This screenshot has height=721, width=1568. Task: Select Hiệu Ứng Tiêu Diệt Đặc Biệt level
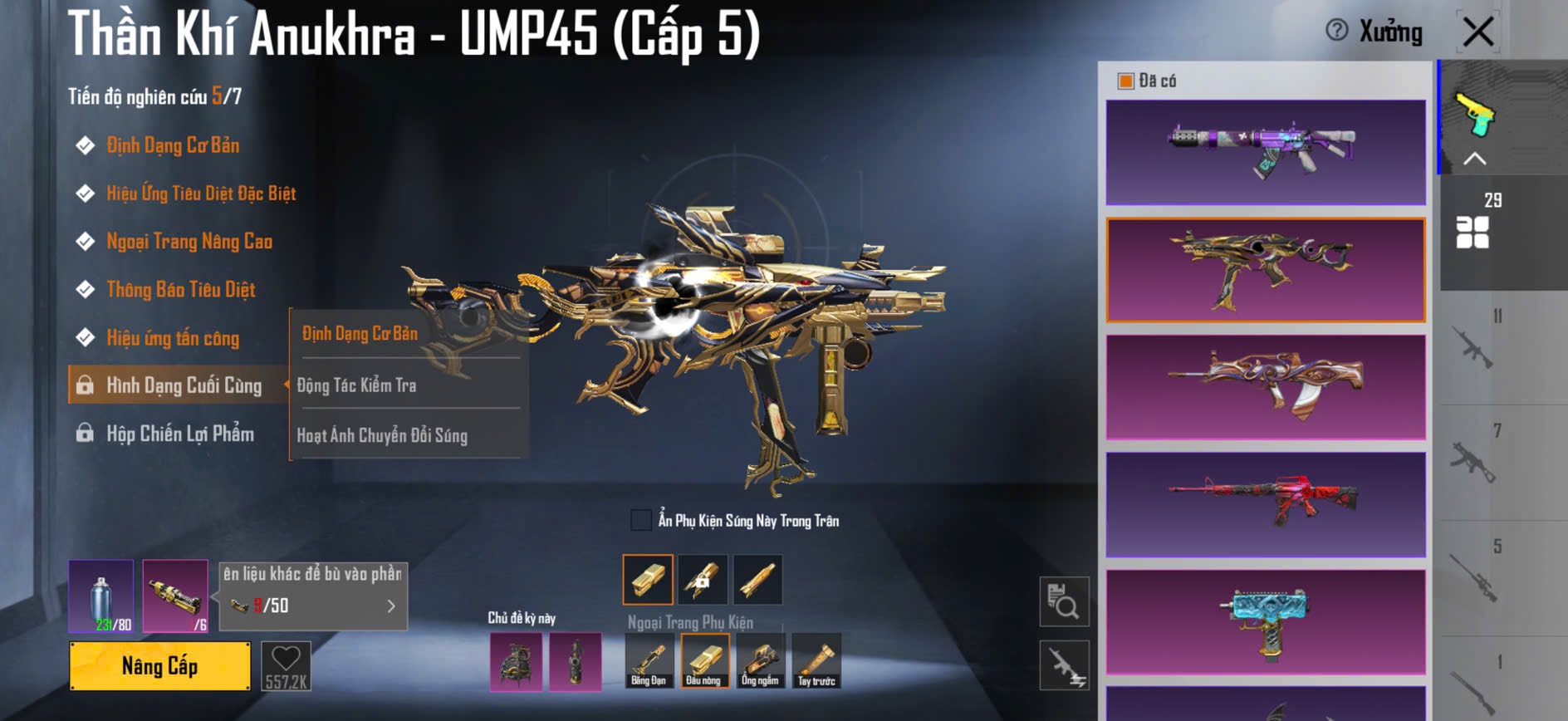point(201,194)
